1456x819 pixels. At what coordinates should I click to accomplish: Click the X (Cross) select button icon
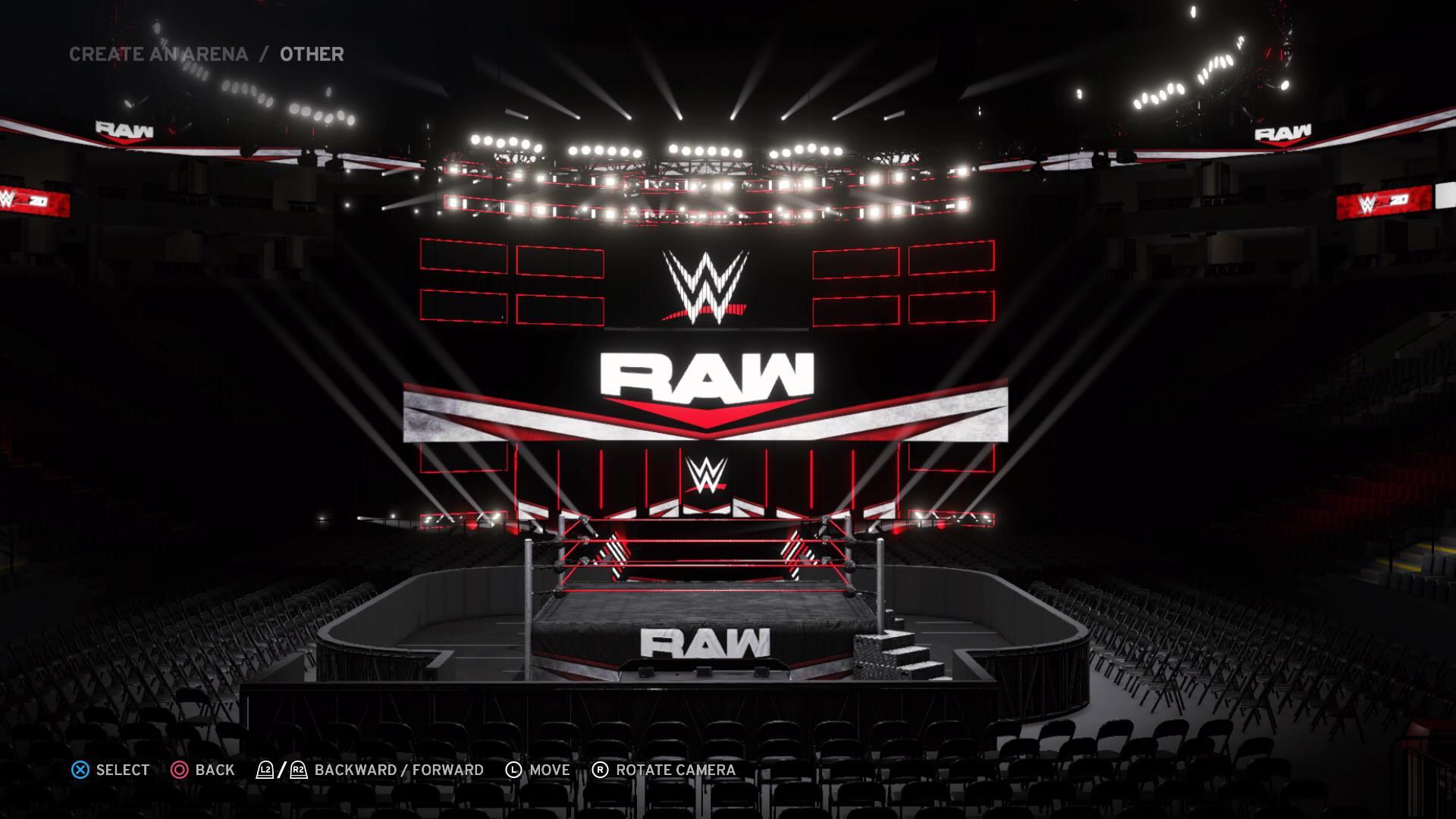(78, 770)
